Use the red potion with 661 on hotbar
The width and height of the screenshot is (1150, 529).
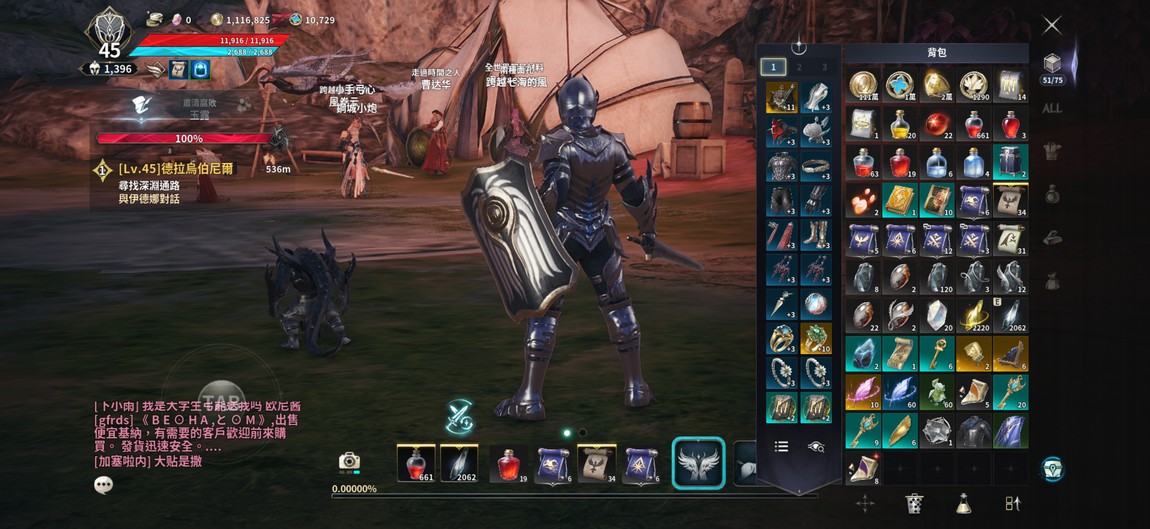(416, 463)
